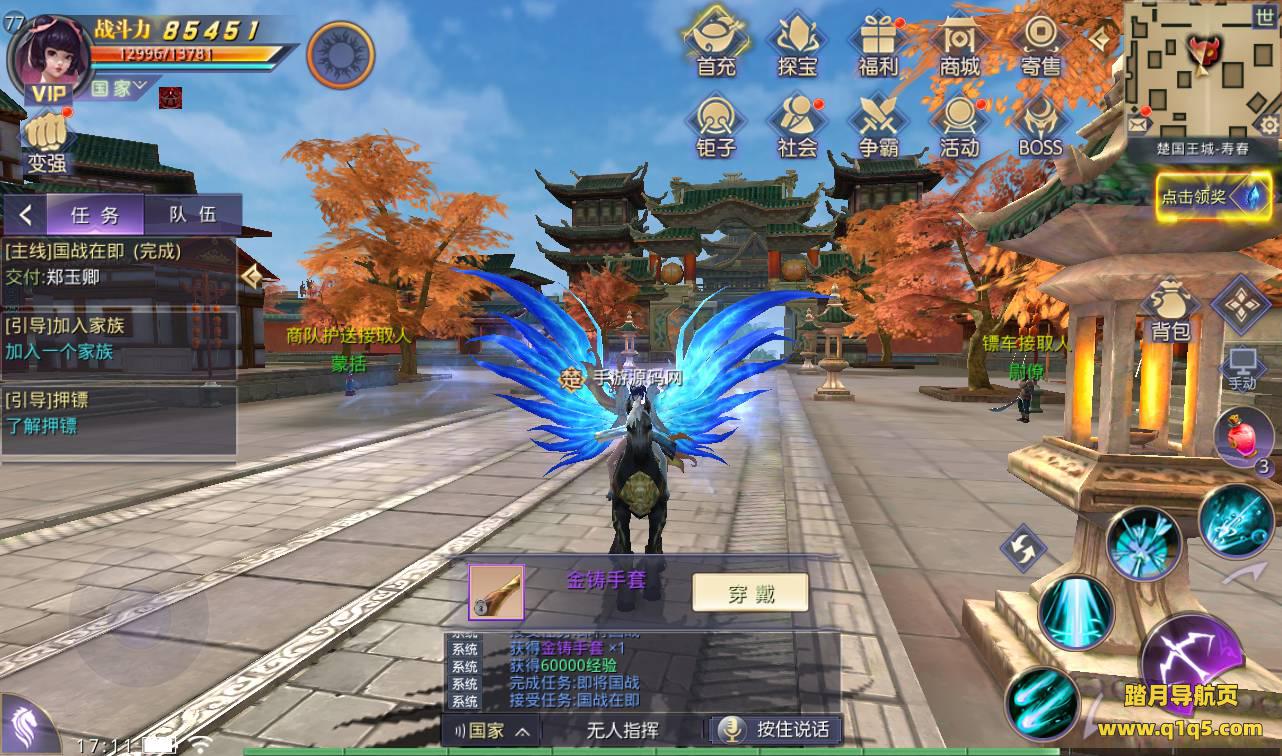Click the 穿戴 equip button

click(x=751, y=593)
